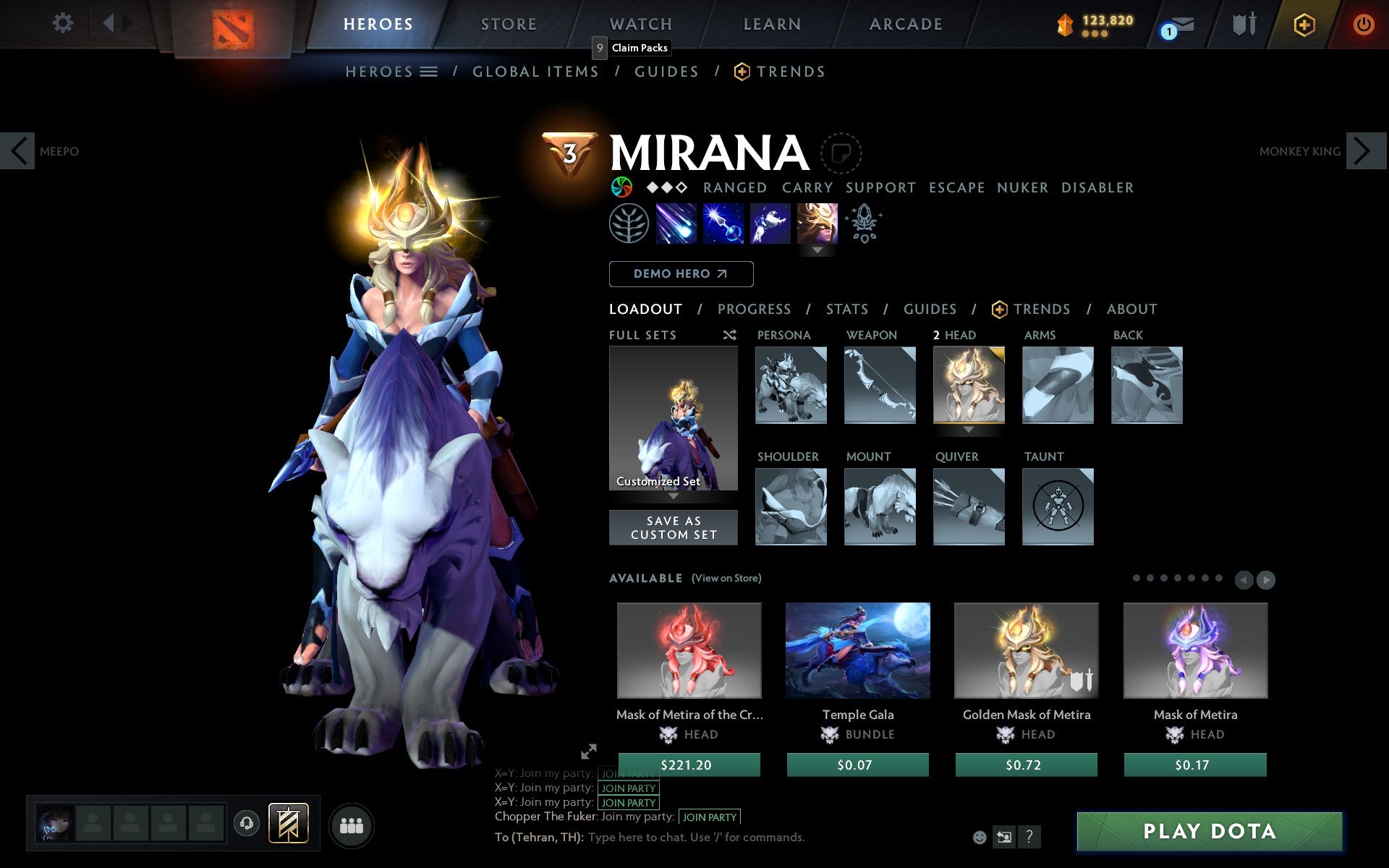Switch to the PROGRESS tab

(x=754, y=309)
